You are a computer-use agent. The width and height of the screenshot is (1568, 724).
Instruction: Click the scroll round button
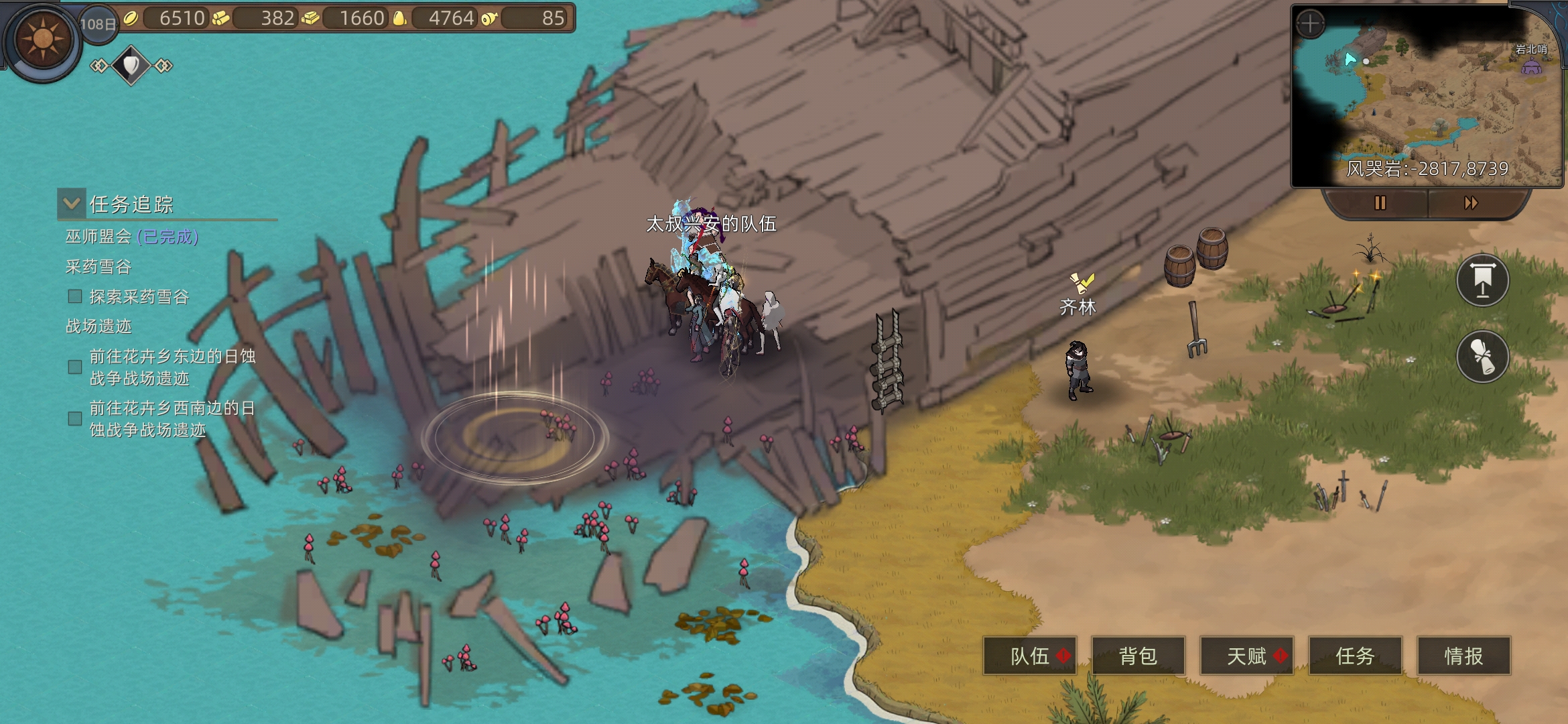pos(1482,357)
